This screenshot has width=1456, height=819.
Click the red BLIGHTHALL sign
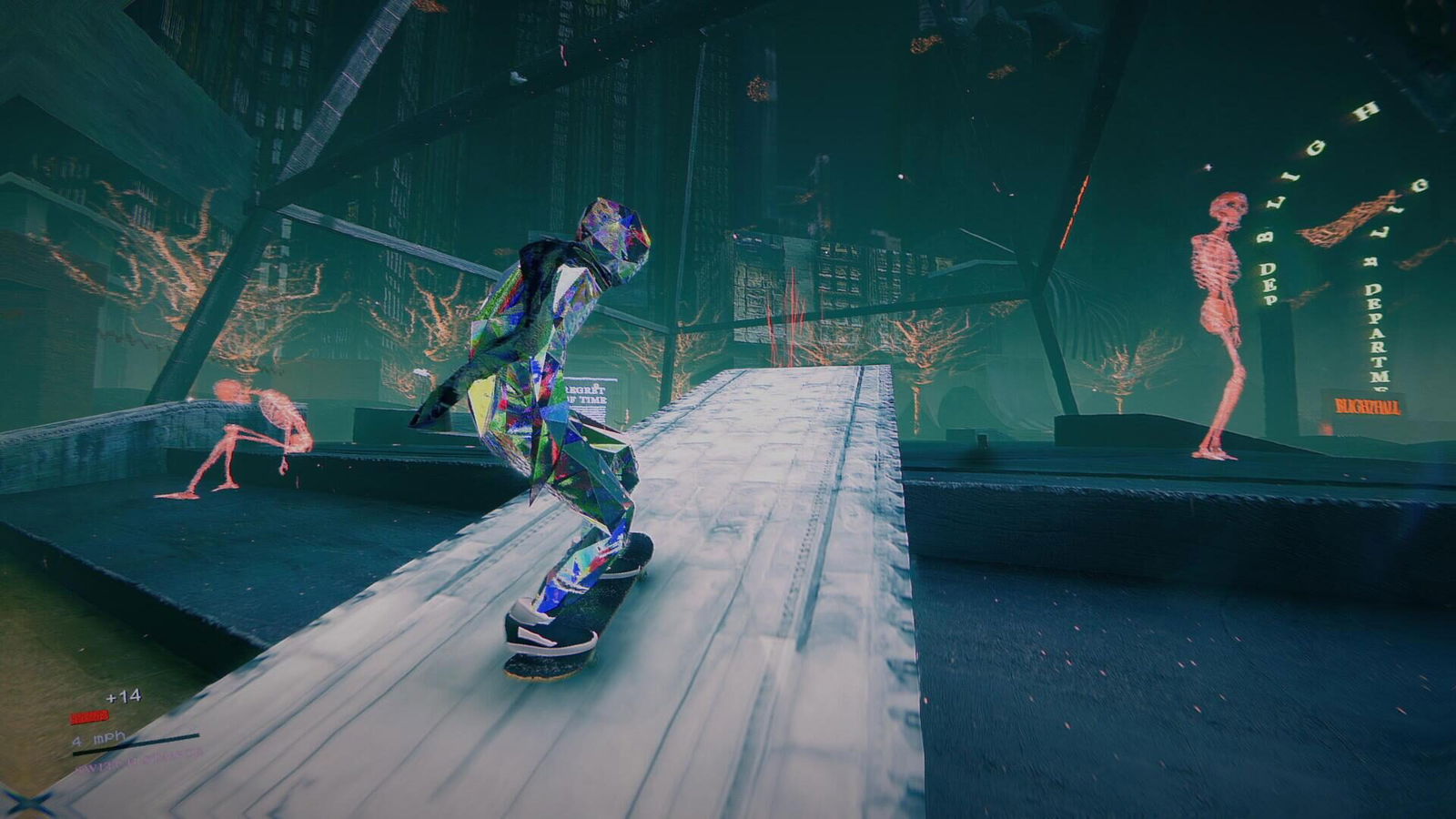click(1367, 407)
